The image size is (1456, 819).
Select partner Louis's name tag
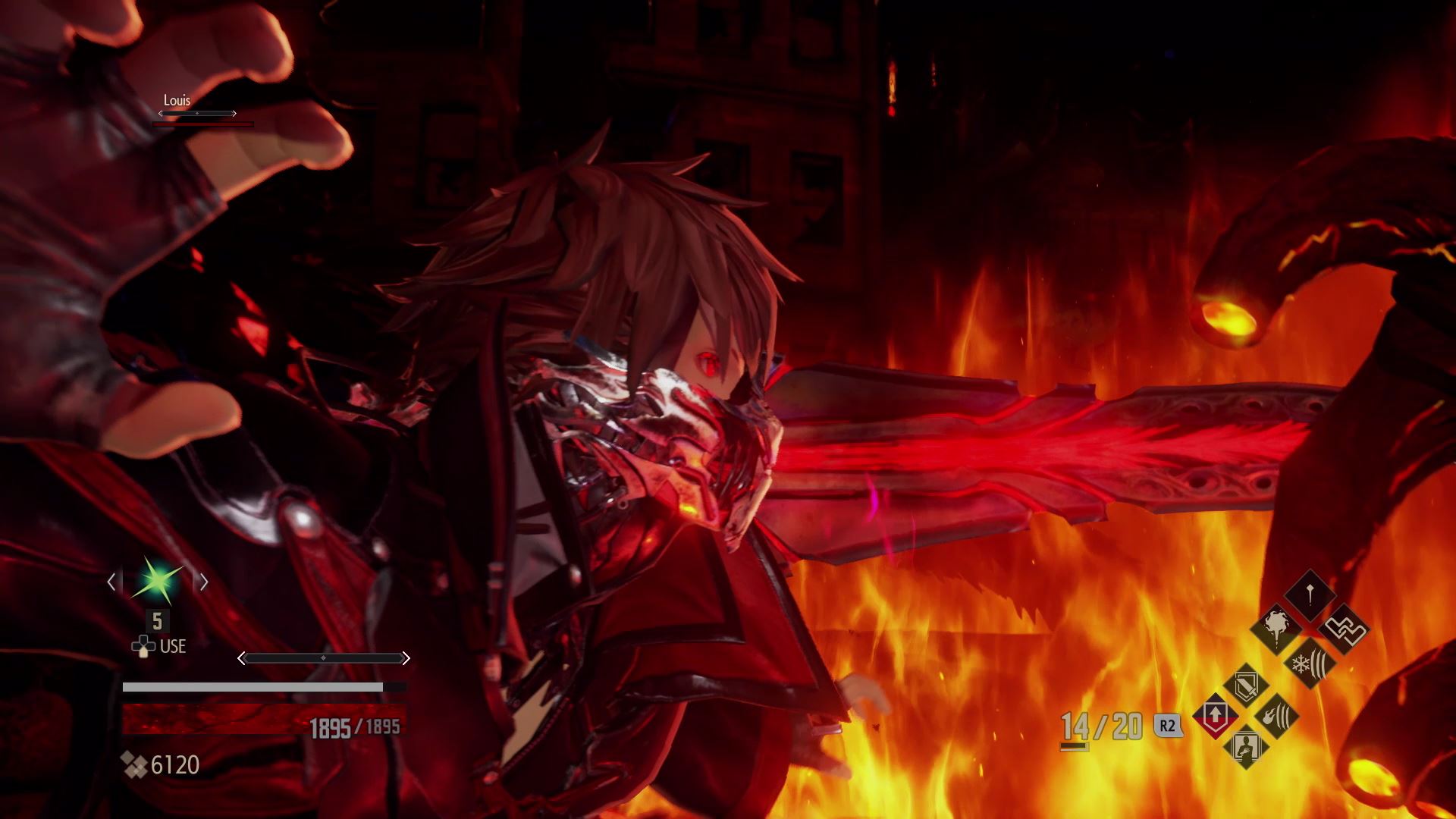click(177, 100)
